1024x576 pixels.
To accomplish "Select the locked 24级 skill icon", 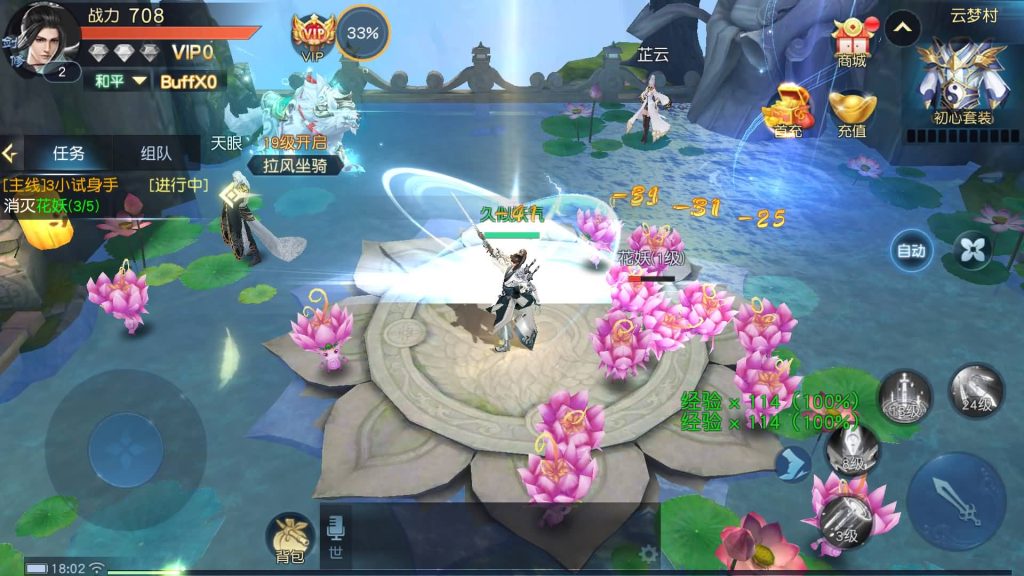I will tap(976, 390).
